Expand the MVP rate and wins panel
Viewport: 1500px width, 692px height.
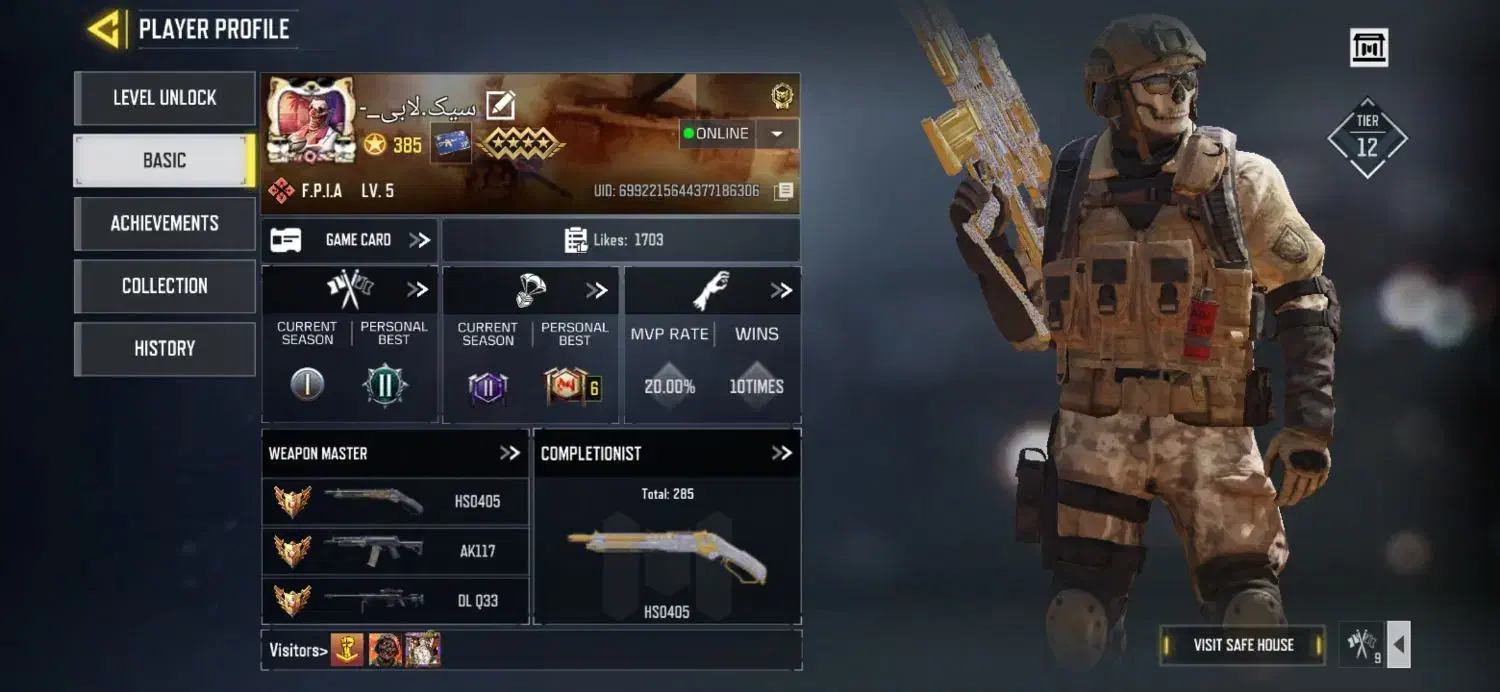781,291
